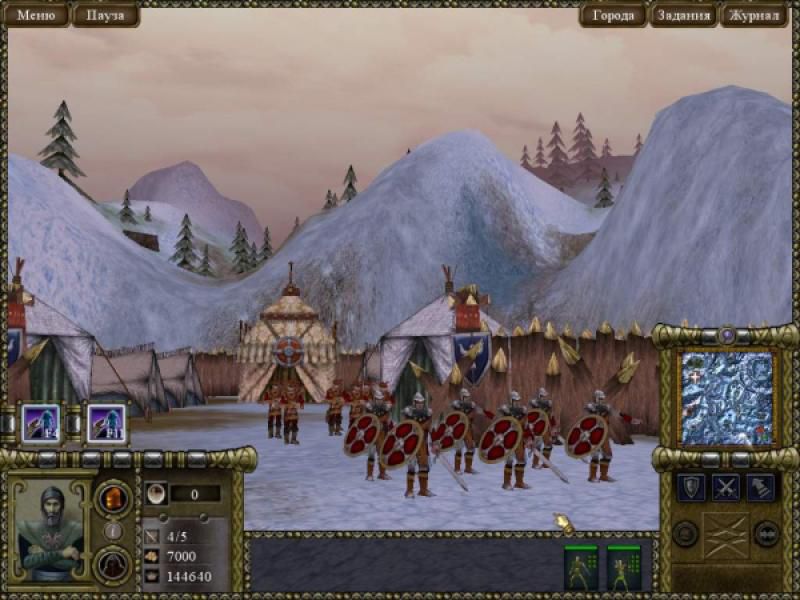Viewport: 800px width, 600px height.
Task: Open the small round info button
Action: (x=113, y=531)
